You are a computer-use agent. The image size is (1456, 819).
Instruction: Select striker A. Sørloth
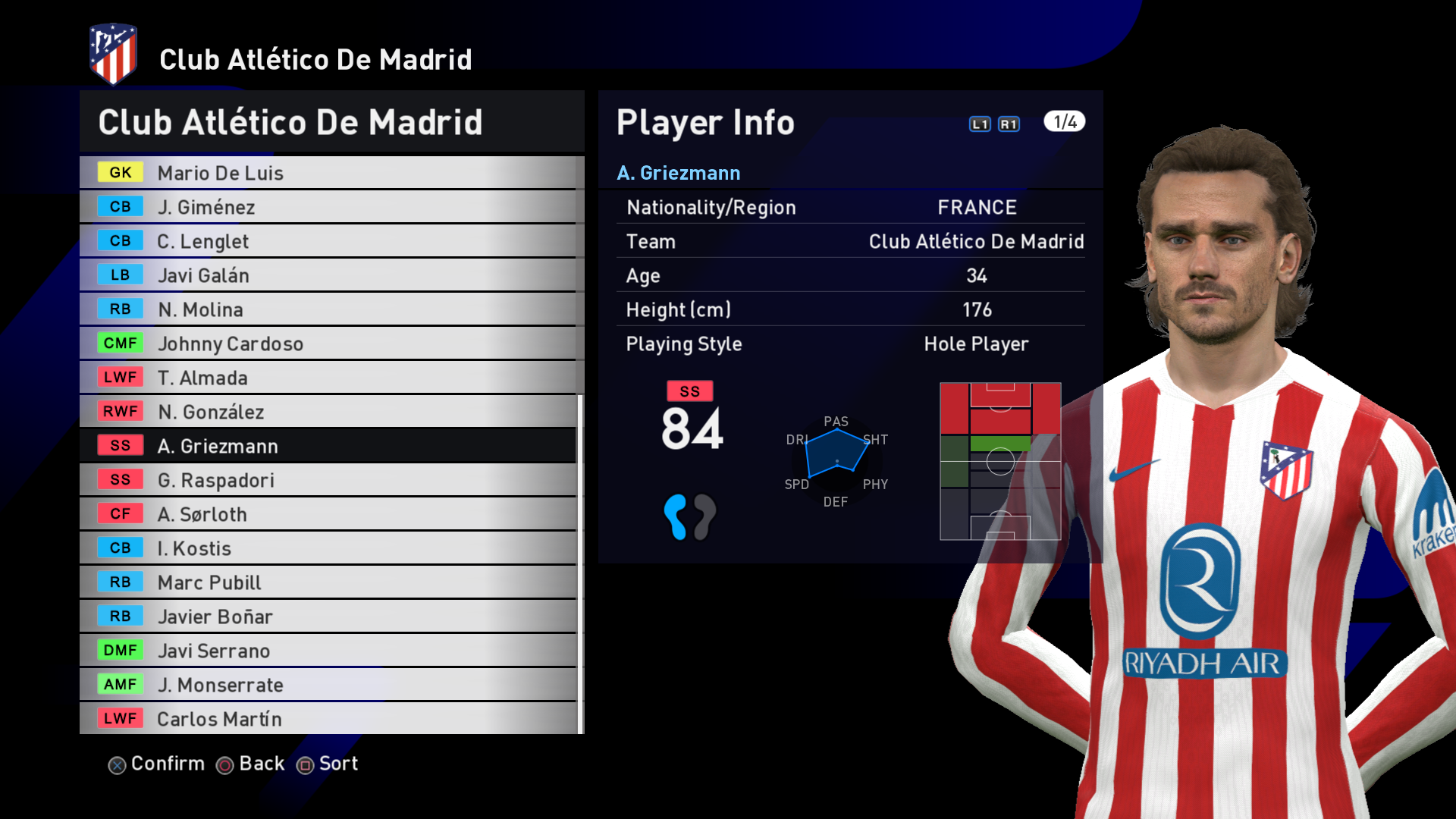pyautogui.click(x=328, y=514)
